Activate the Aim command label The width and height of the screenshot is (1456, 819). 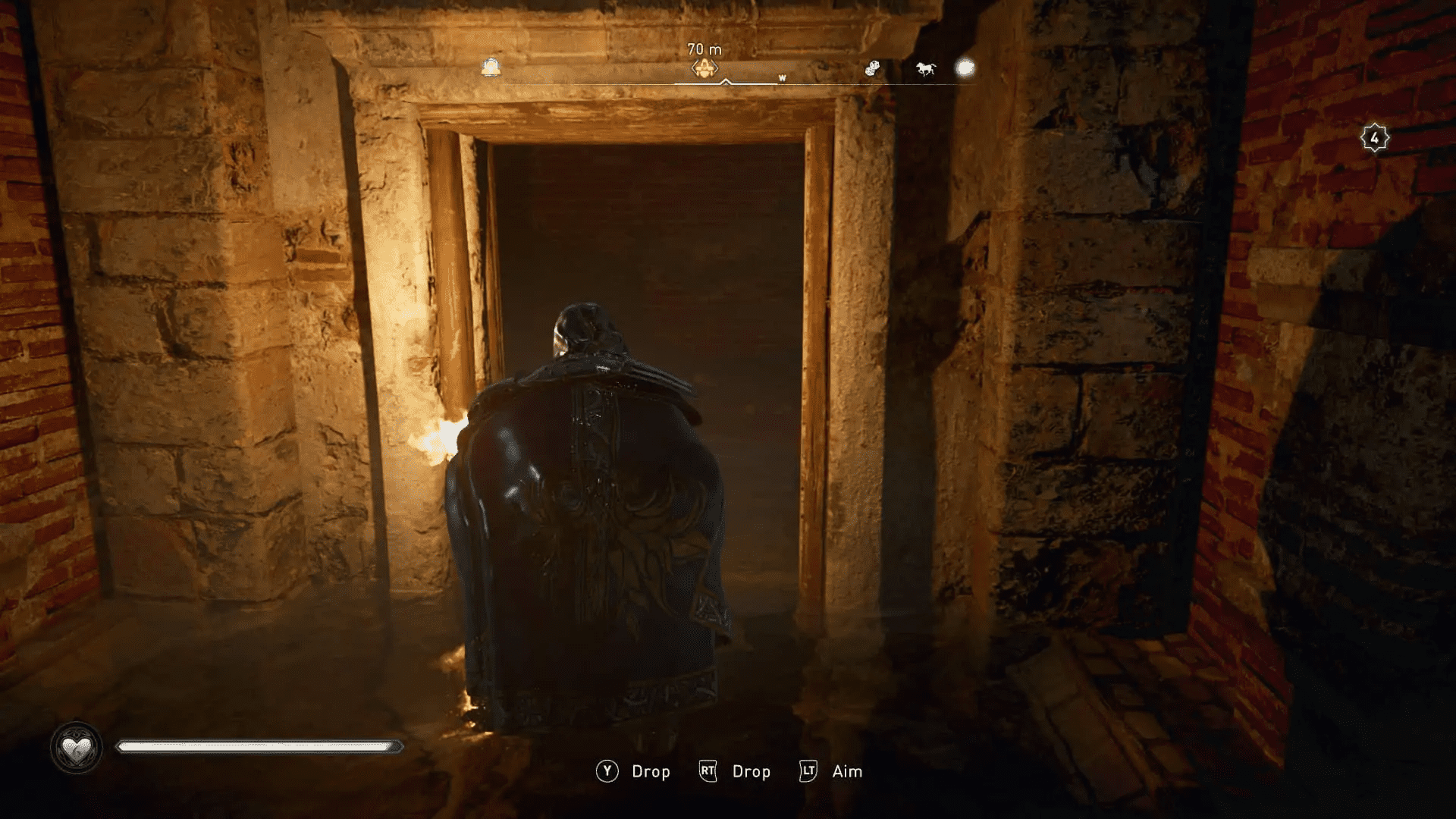point(849,771)
